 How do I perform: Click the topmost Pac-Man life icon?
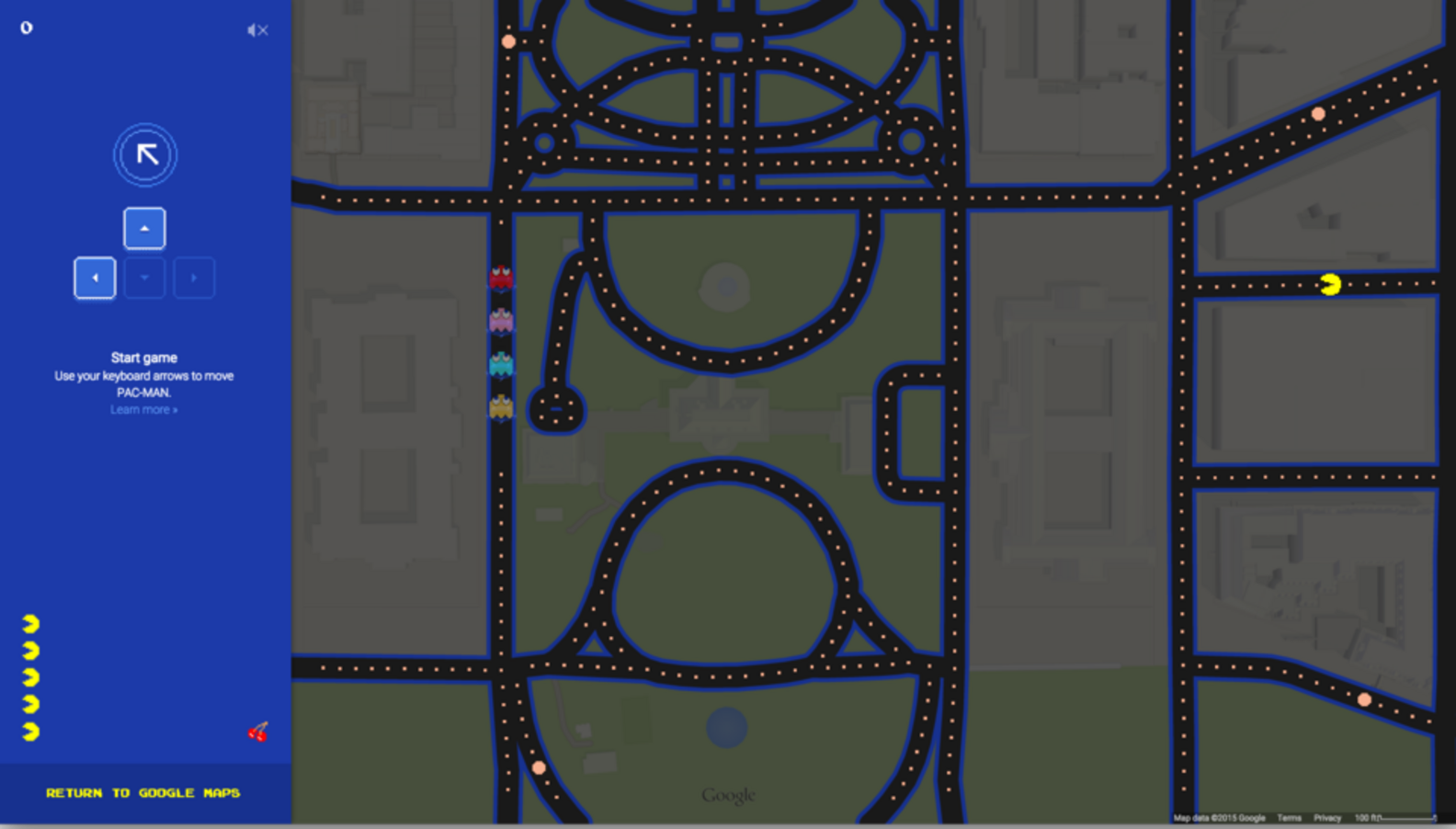click(30, 622)
